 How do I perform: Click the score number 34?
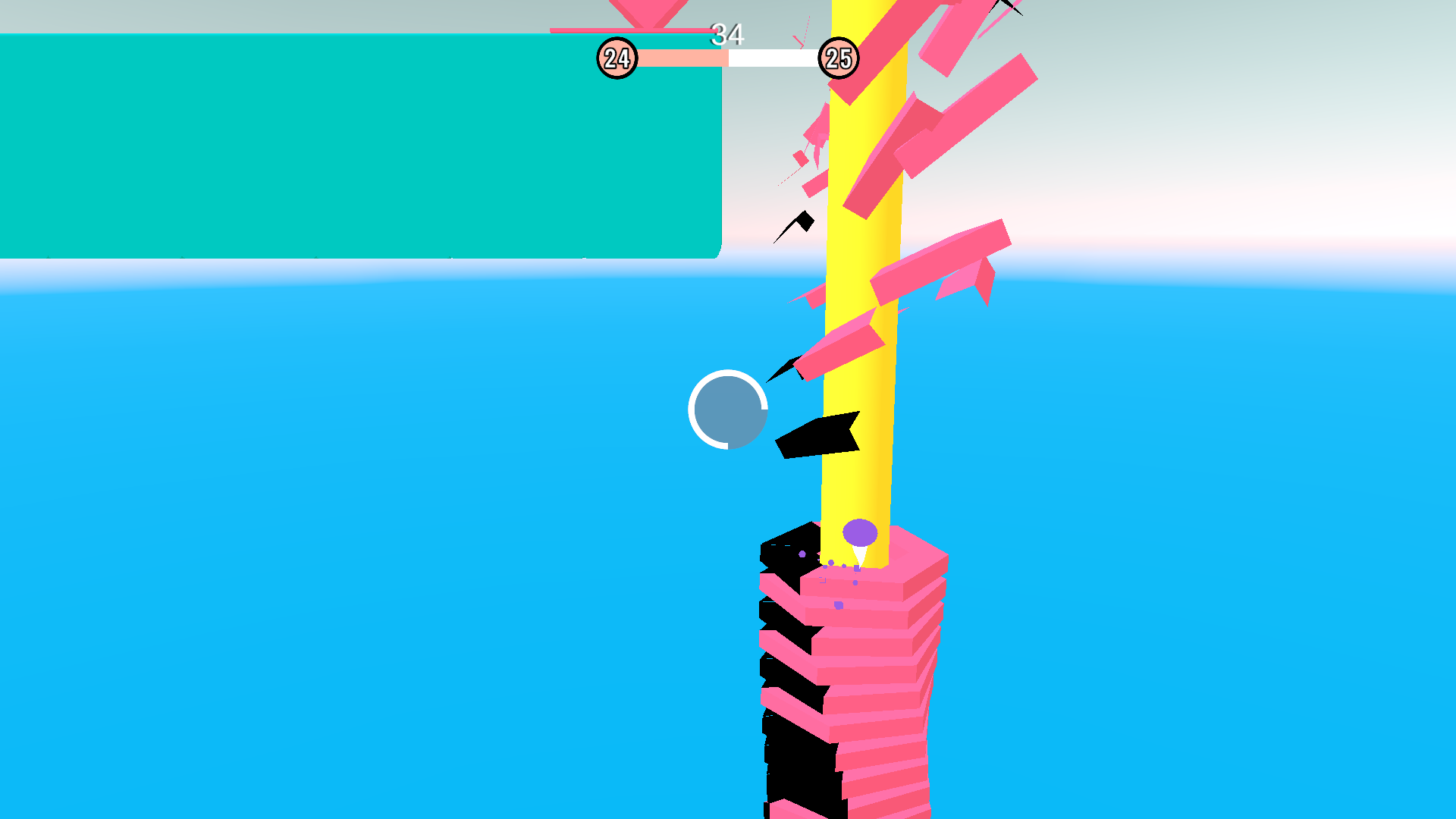[728, 33]
